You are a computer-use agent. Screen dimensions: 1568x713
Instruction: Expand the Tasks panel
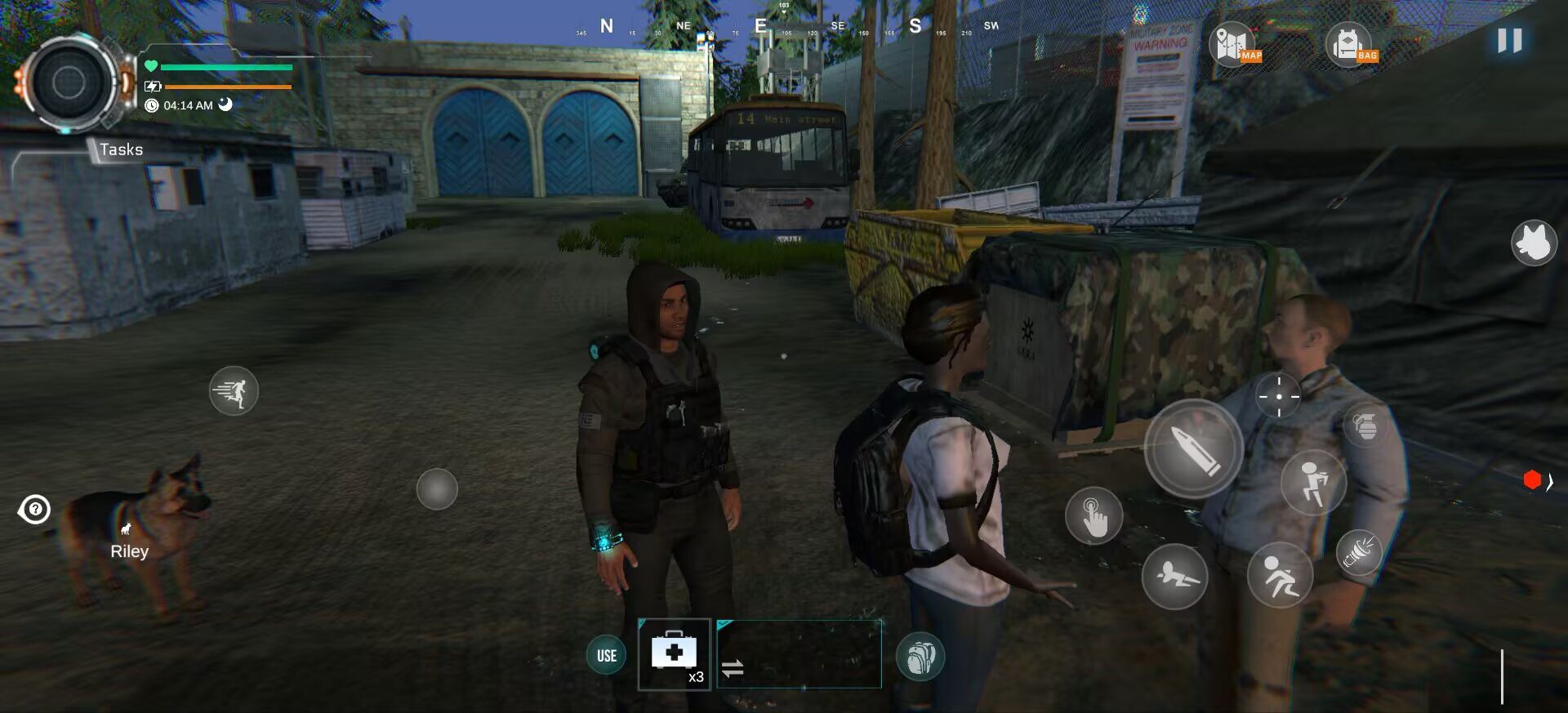click(121, 149)
